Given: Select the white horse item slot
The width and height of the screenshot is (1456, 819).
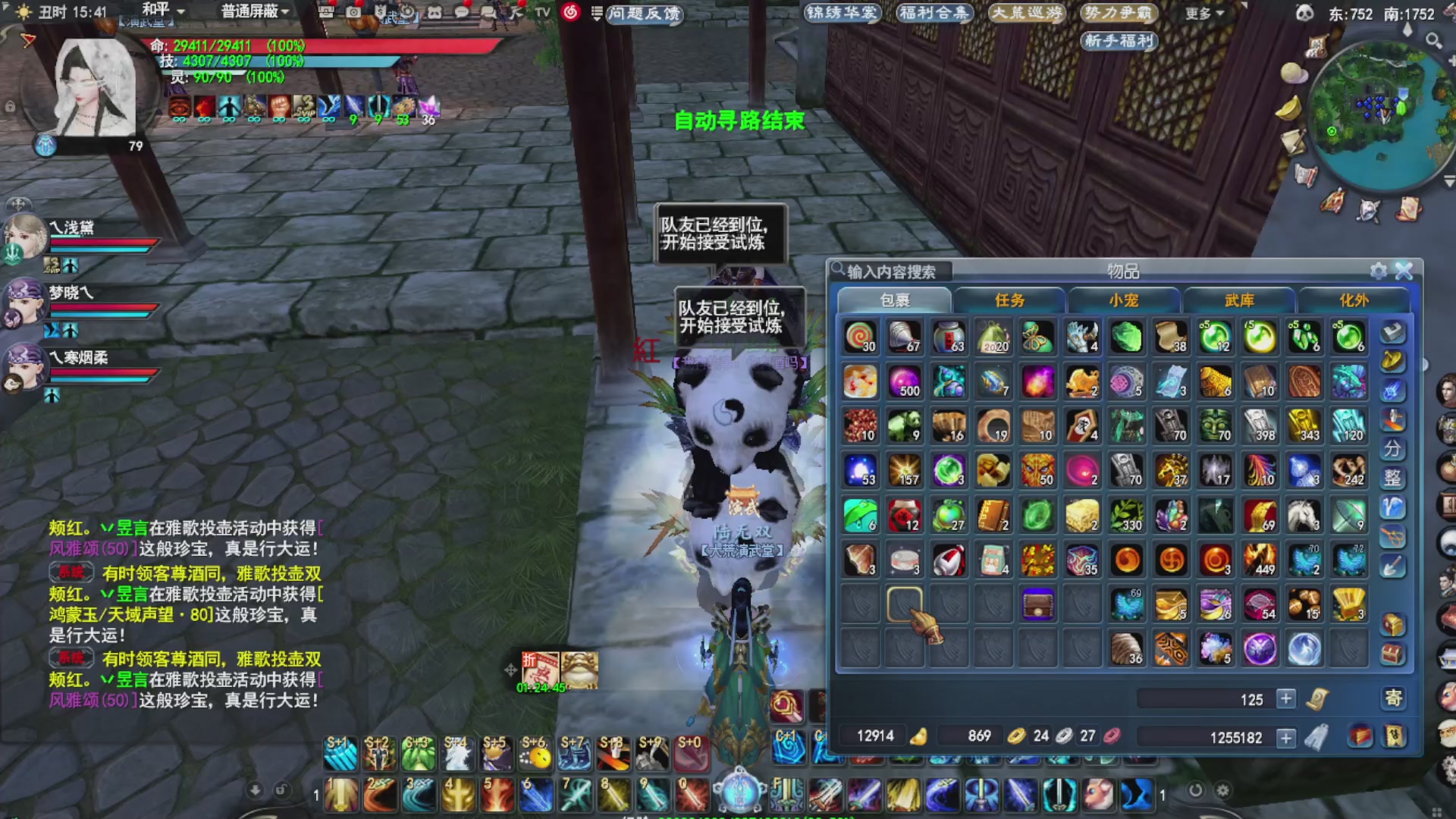Looking at the screenshot, I should point(1304,516).
